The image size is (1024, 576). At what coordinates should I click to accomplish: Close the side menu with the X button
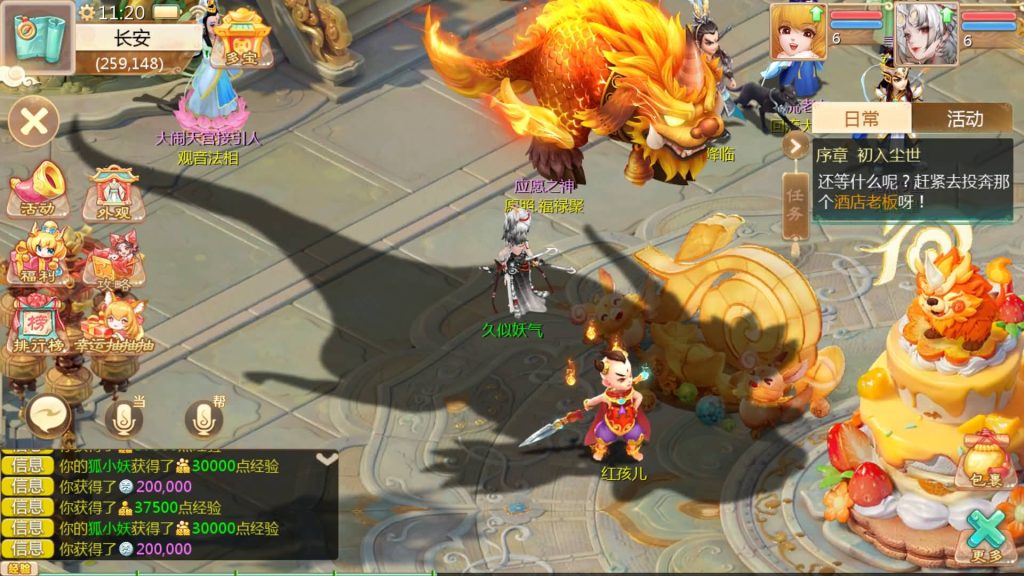coord(34,122)
